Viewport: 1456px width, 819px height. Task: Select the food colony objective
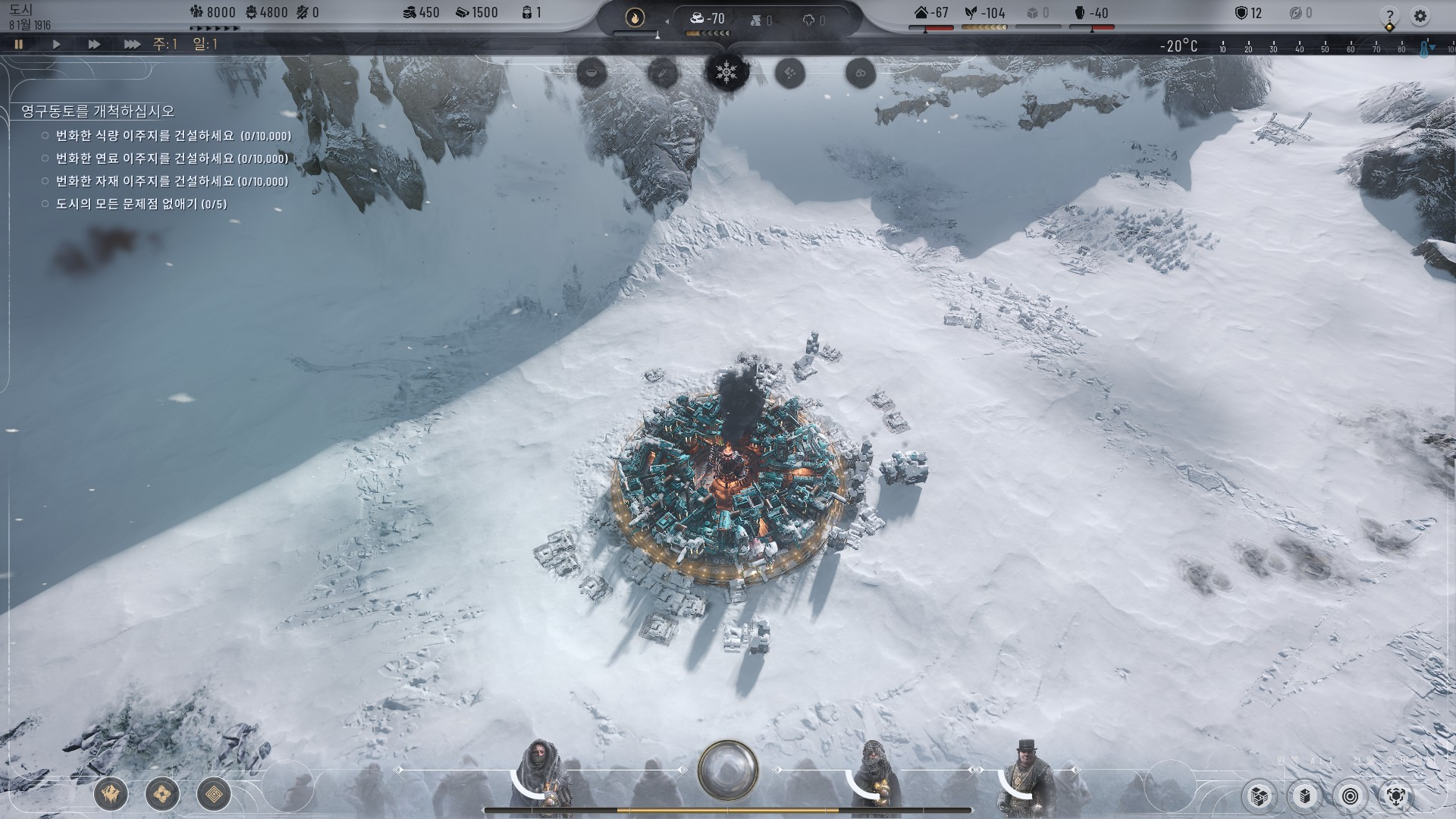[173, 136]
